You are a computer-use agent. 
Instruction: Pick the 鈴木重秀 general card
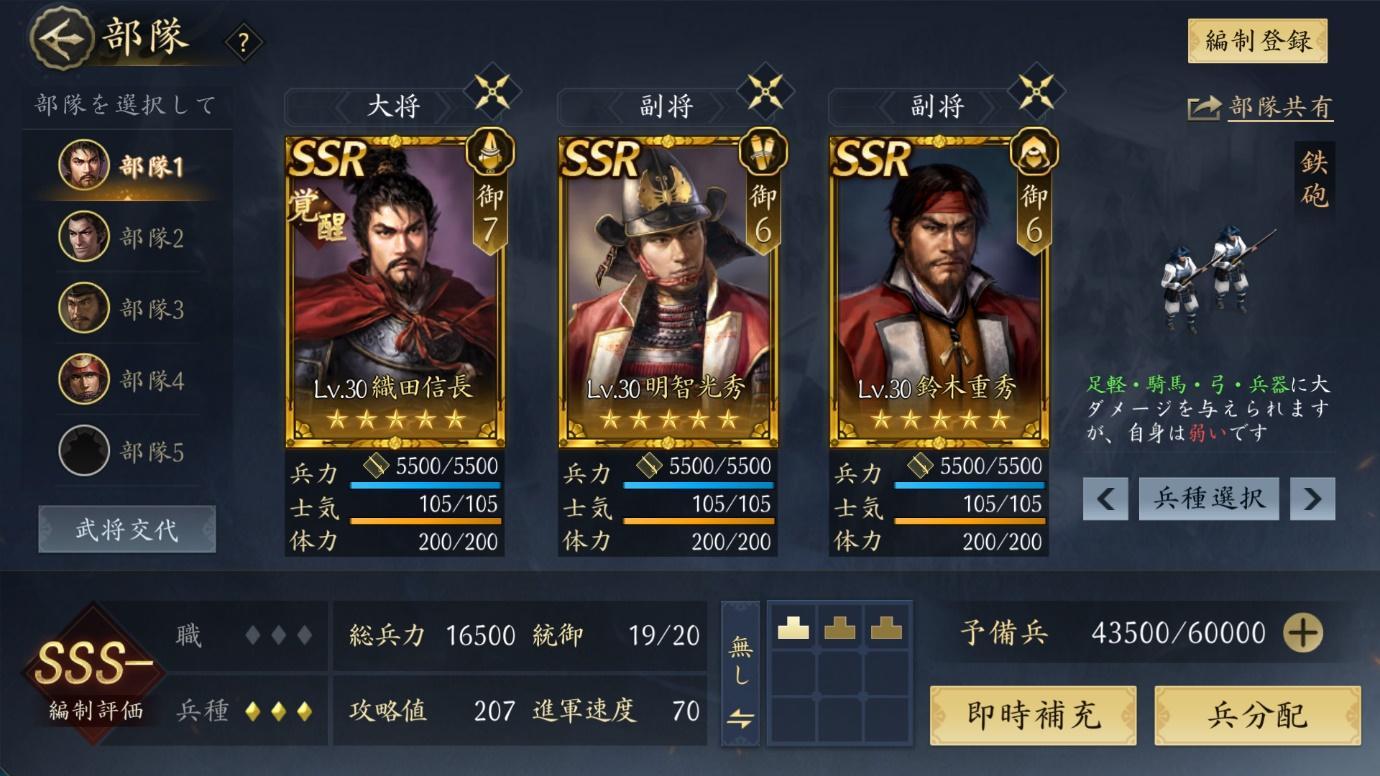point(938,290)
